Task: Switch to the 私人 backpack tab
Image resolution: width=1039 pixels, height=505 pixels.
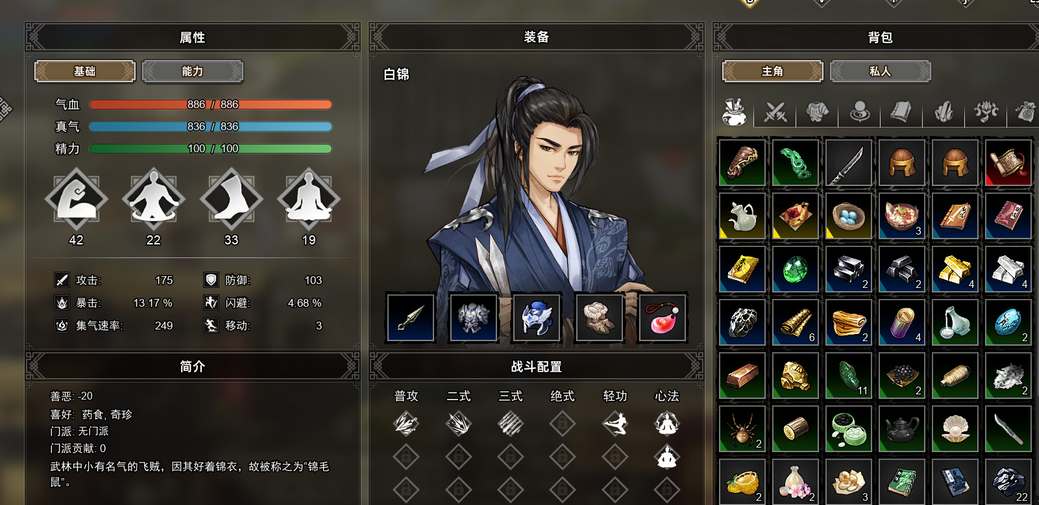Action: 880,72
